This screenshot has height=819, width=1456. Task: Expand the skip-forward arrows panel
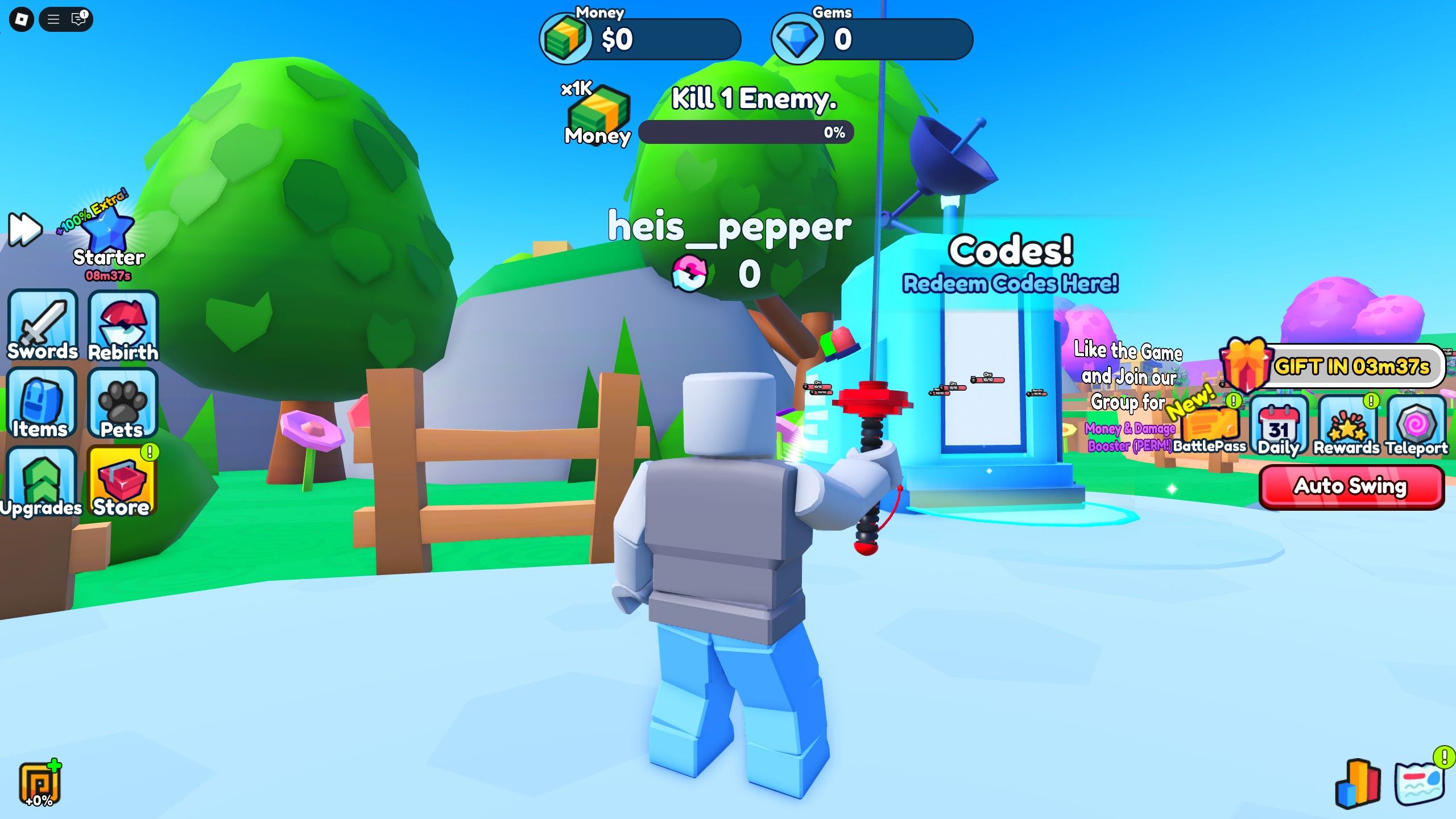24,229
